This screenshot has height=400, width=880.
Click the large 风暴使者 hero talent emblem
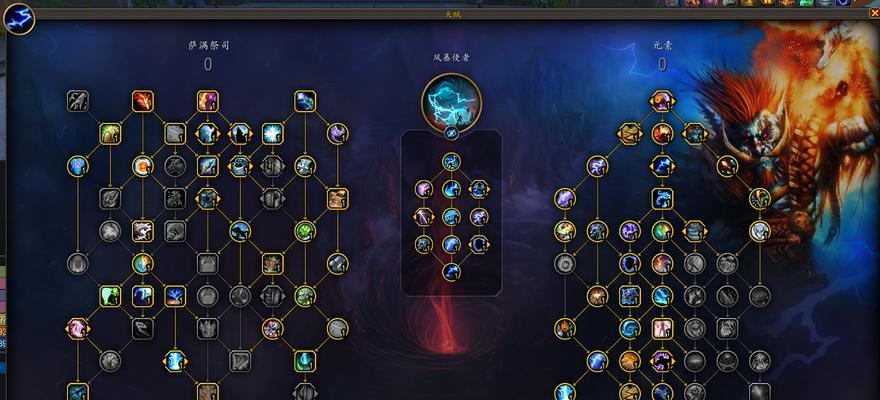tap(451, 100)
